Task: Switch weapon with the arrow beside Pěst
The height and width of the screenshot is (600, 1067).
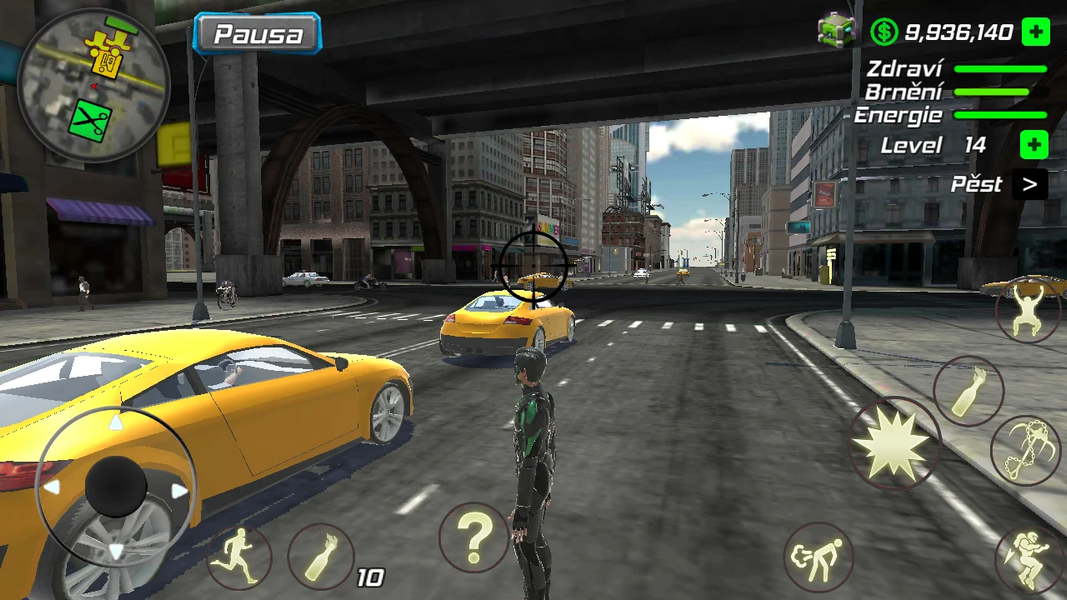Action: click(1029, 184)
